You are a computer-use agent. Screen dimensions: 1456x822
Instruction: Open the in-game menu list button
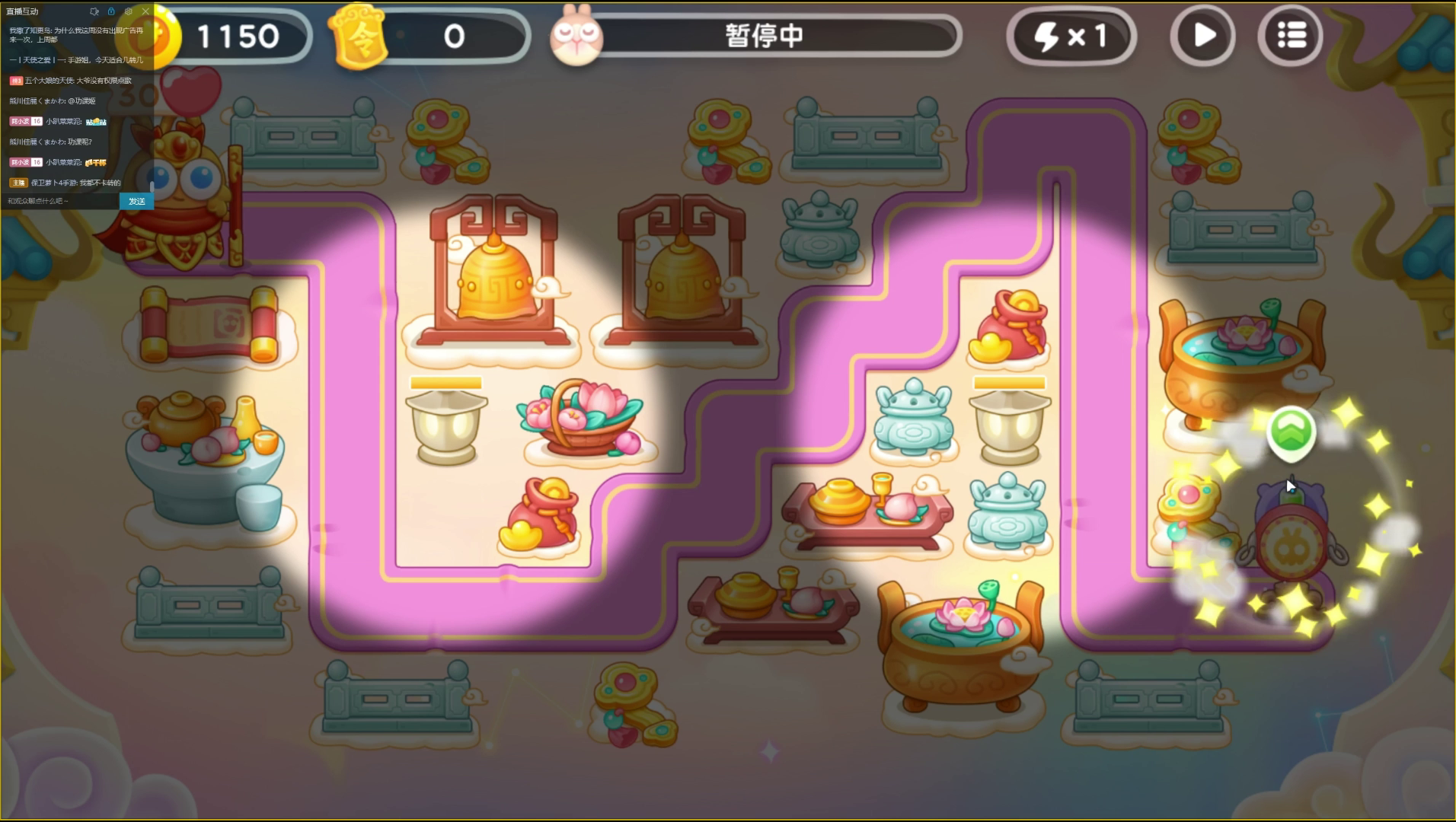click(x=1289, y=35)
